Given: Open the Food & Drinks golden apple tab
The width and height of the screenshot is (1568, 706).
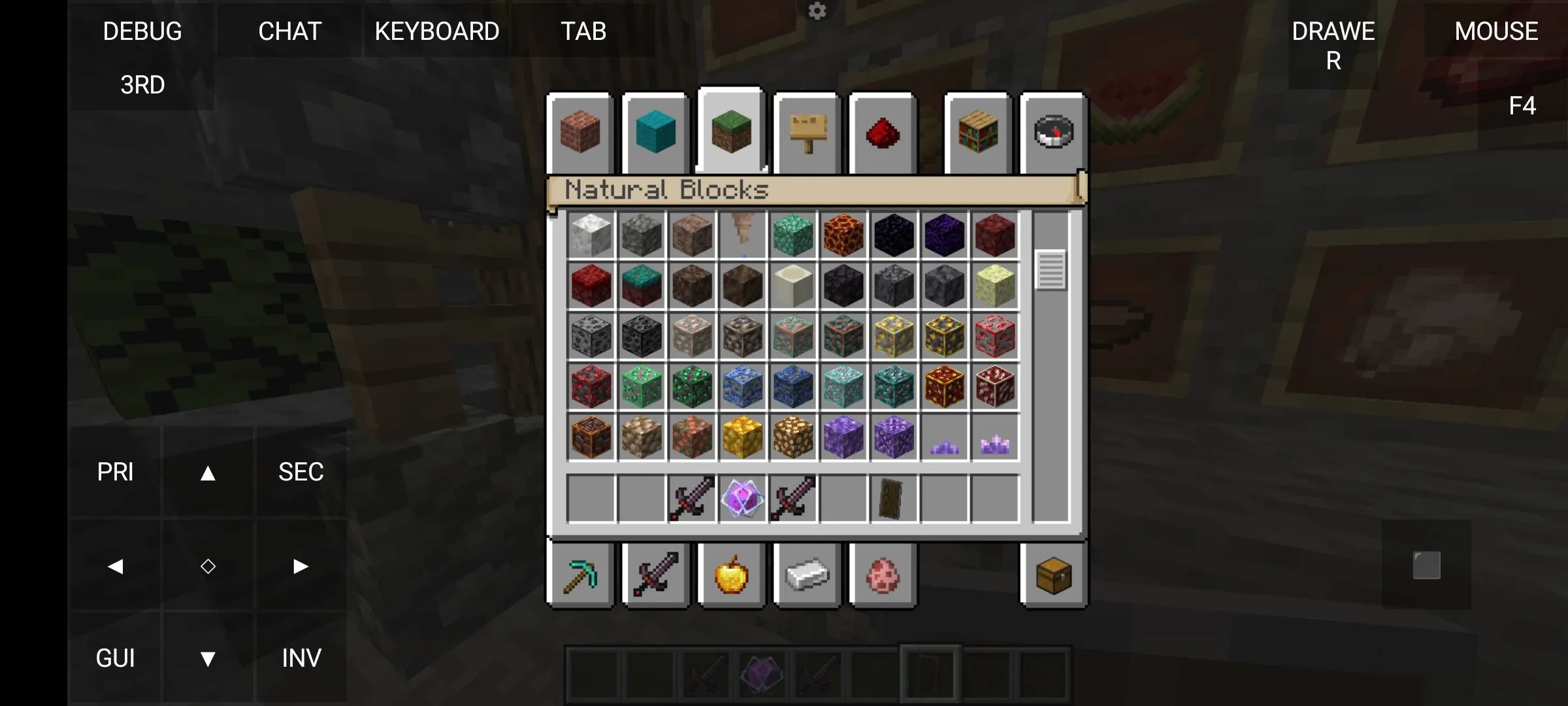Looking at the screenshot, I should (731, 575).
